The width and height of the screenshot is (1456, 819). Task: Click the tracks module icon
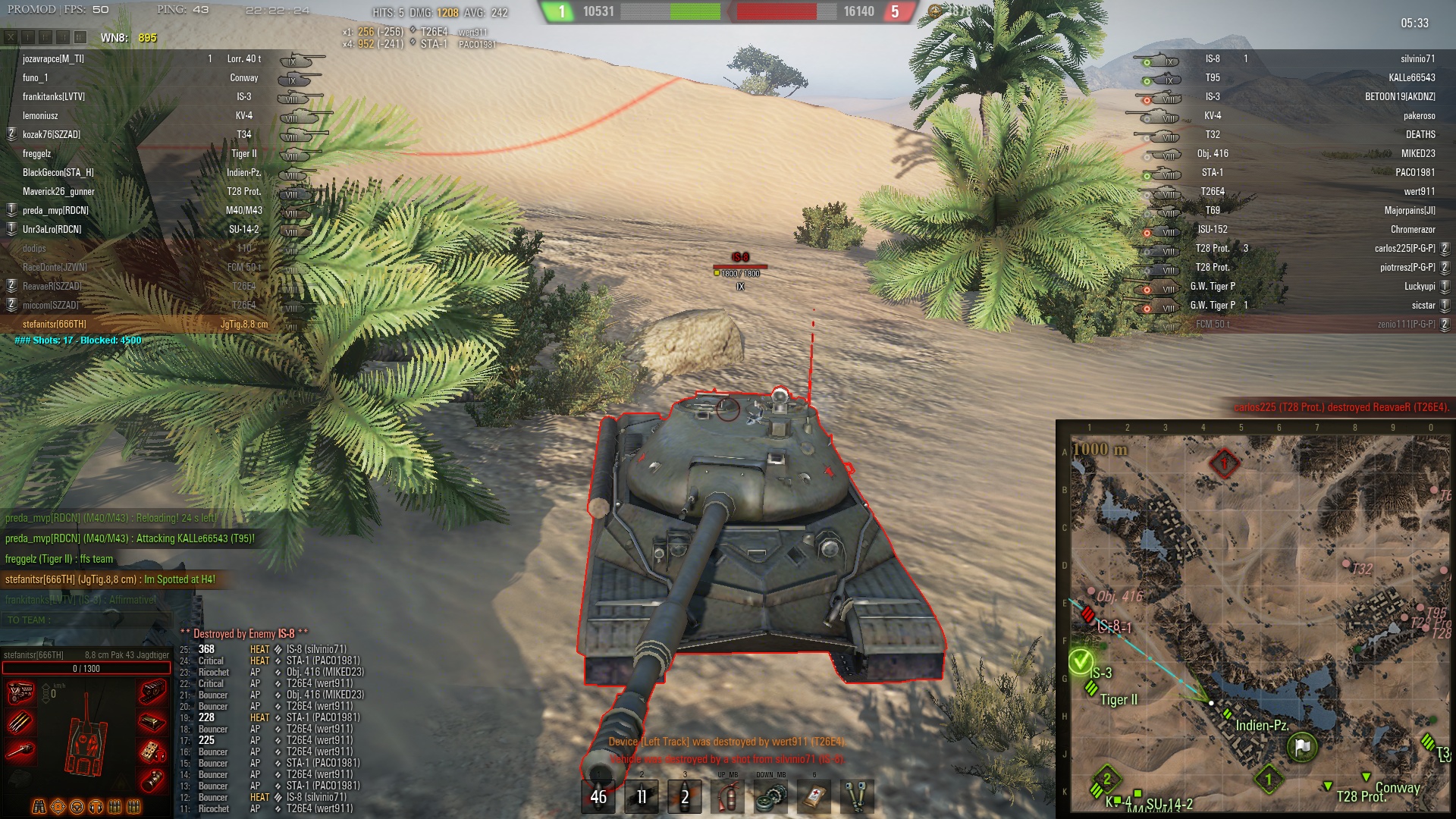pyautogui.click(x=152, y=692)
